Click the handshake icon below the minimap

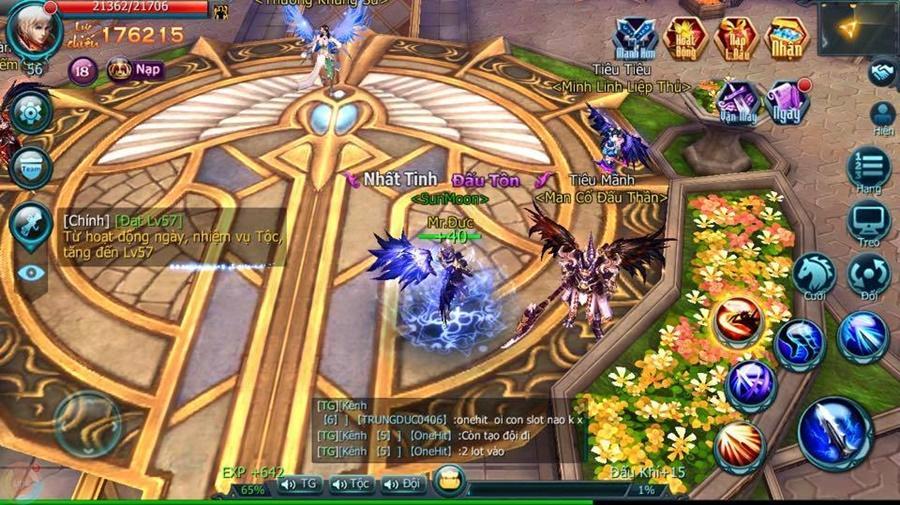882,72
